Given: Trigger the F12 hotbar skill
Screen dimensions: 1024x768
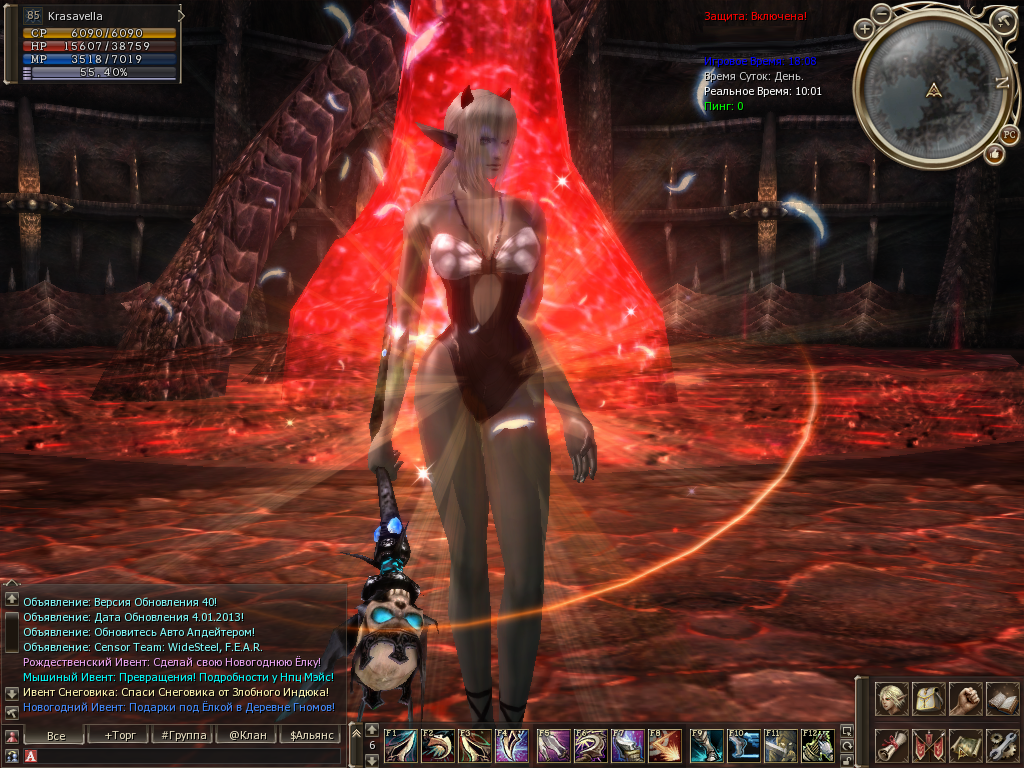Looking at the screenshot, I should pyautogui.click(x=818, y=746).
